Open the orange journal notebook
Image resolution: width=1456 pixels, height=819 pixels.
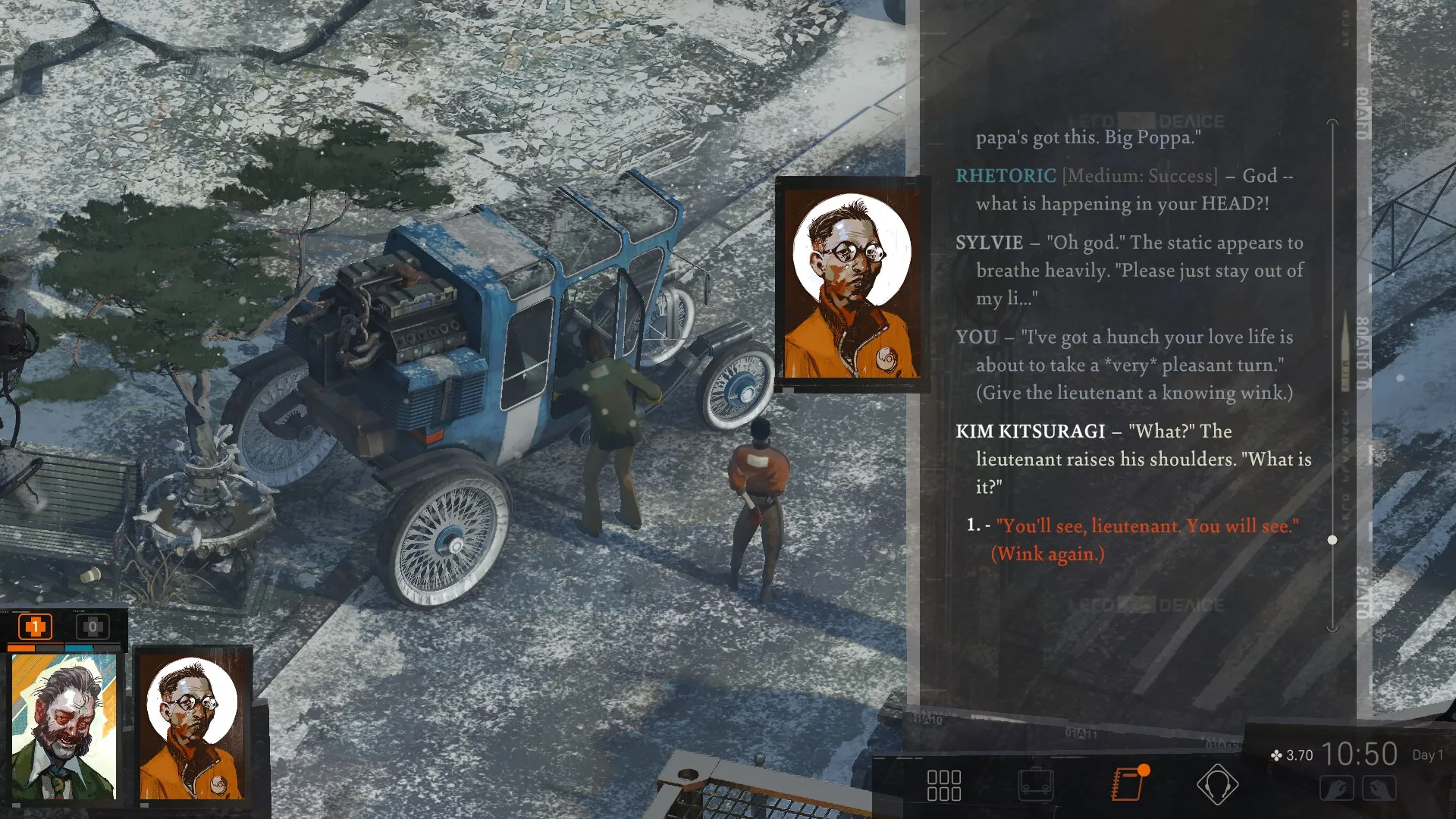click(x=1128, y=784)
